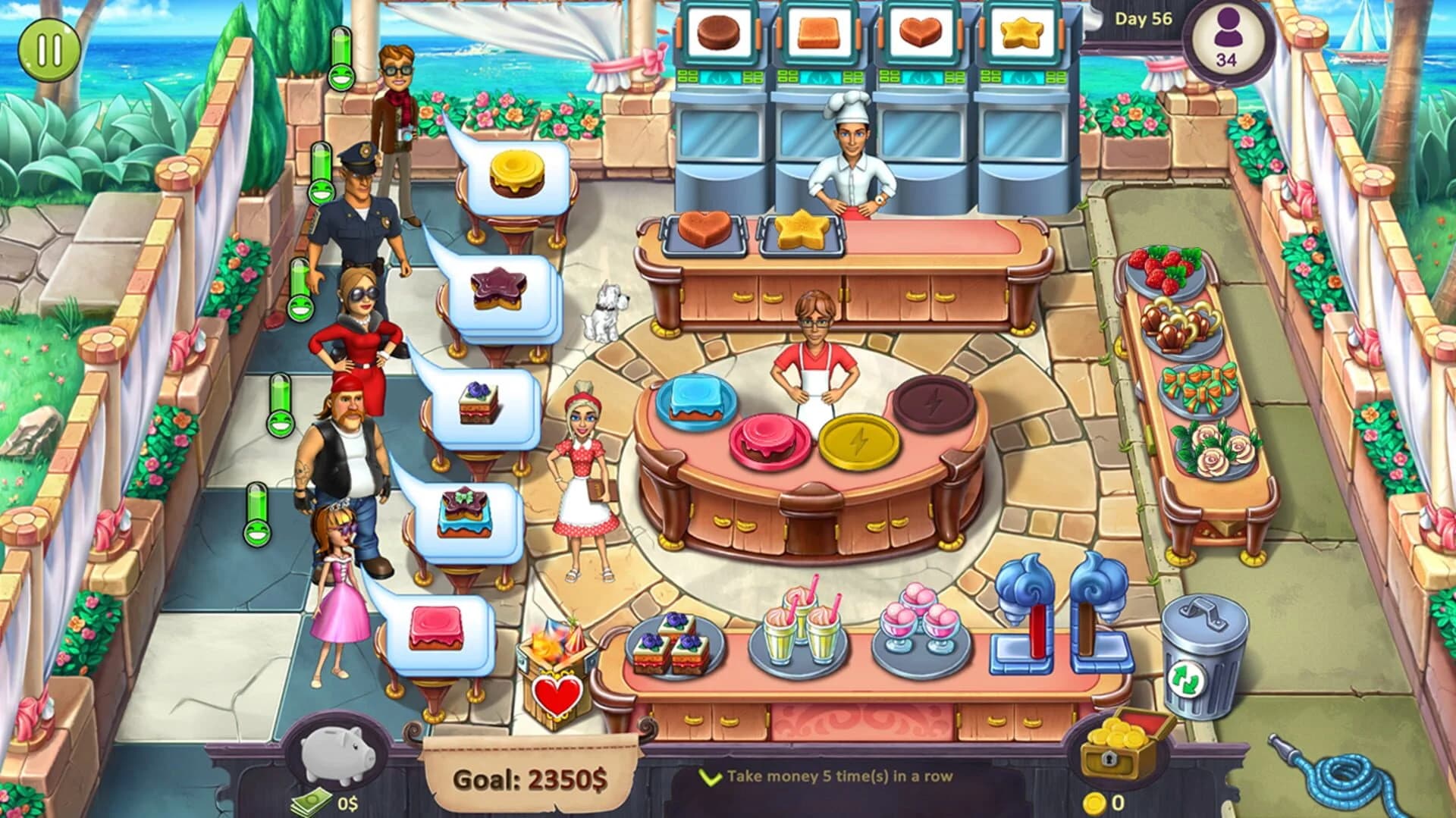This screenshot has width=1456, height=818.
Task: Pick up the burning heart gift box
Action: click(557, 667)
